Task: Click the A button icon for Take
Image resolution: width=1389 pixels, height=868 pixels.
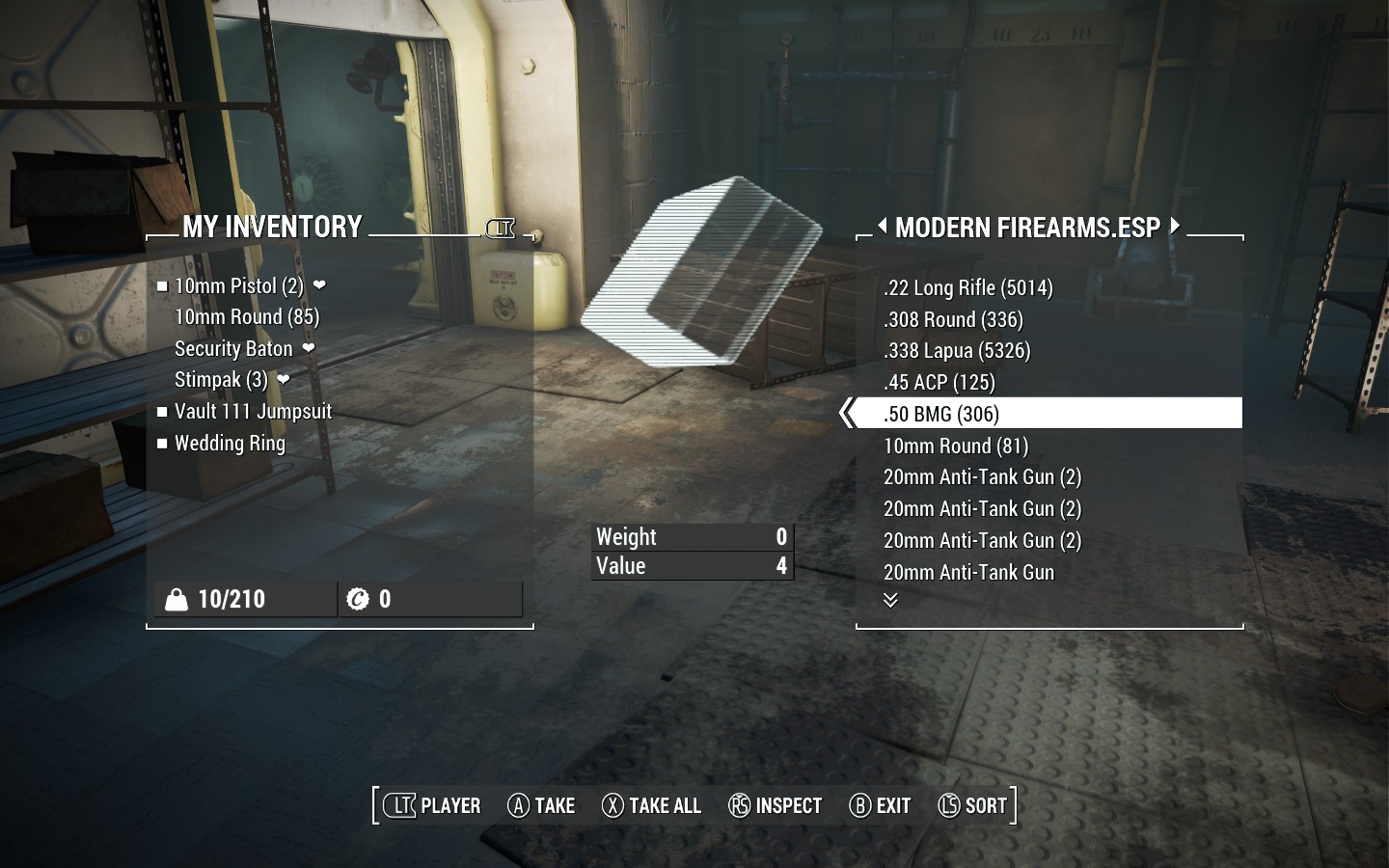Action: pyautogui.click(x=517, y=805)
